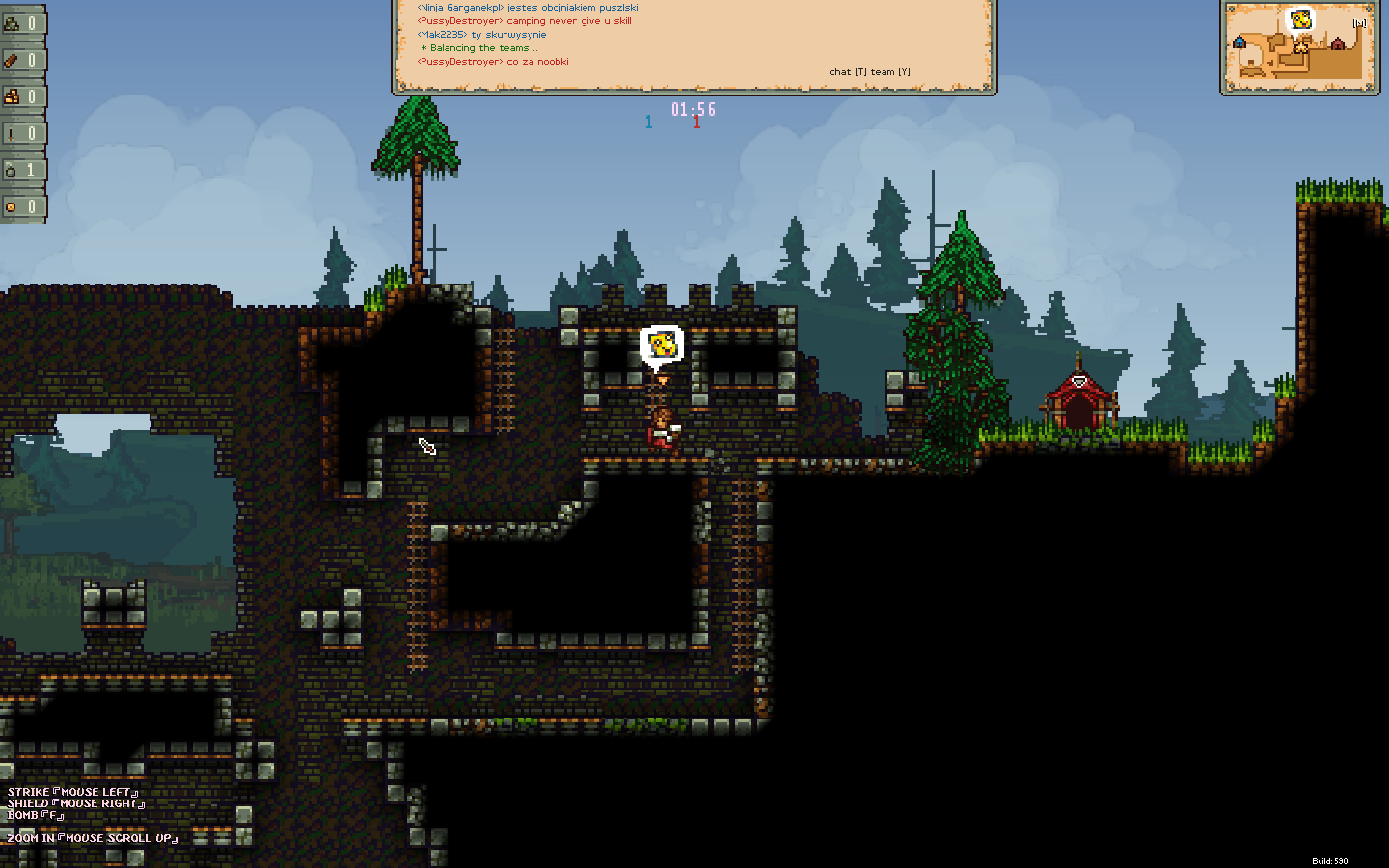Viewport: 1389px width, 868px height.
Task: Select the stone resource slot
Action: tap(21, 23)
